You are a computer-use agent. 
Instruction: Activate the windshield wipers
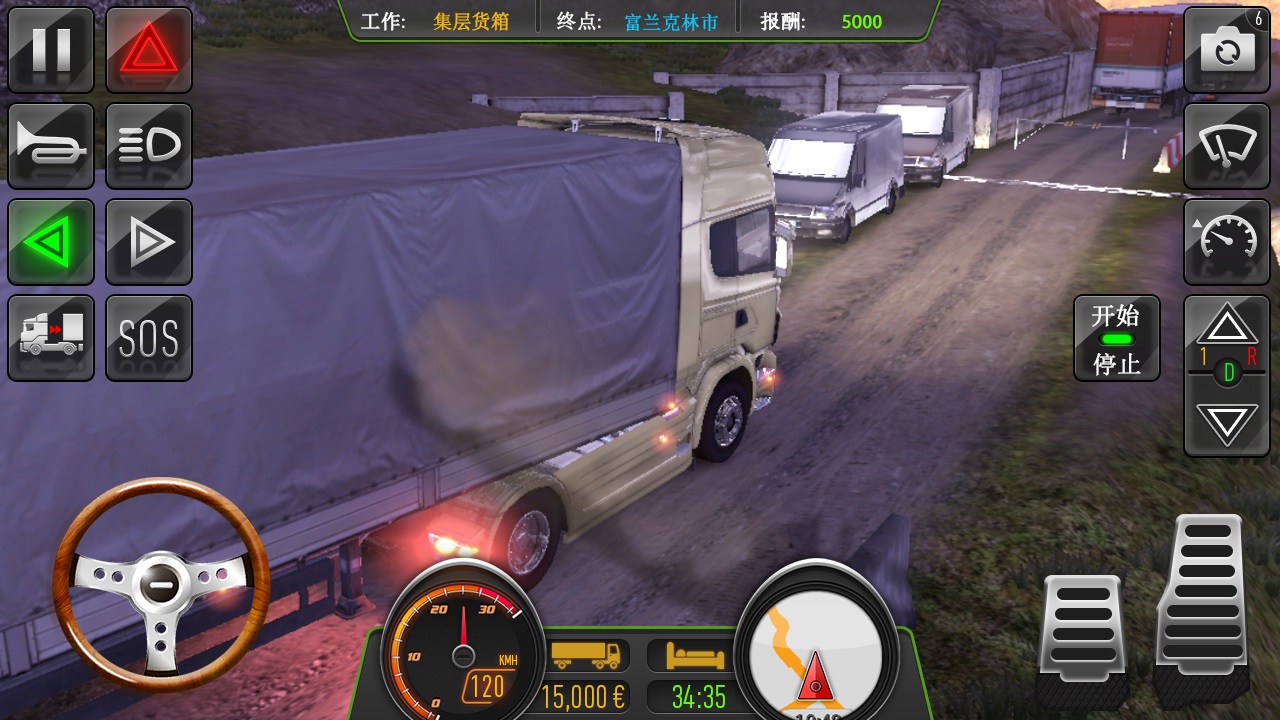[1227, 145]
